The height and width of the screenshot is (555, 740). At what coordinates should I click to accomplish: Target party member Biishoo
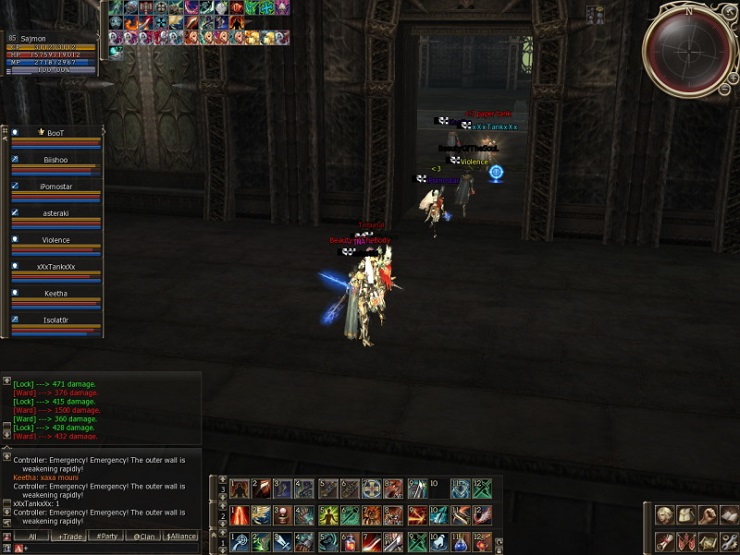[x=56, y=160]
